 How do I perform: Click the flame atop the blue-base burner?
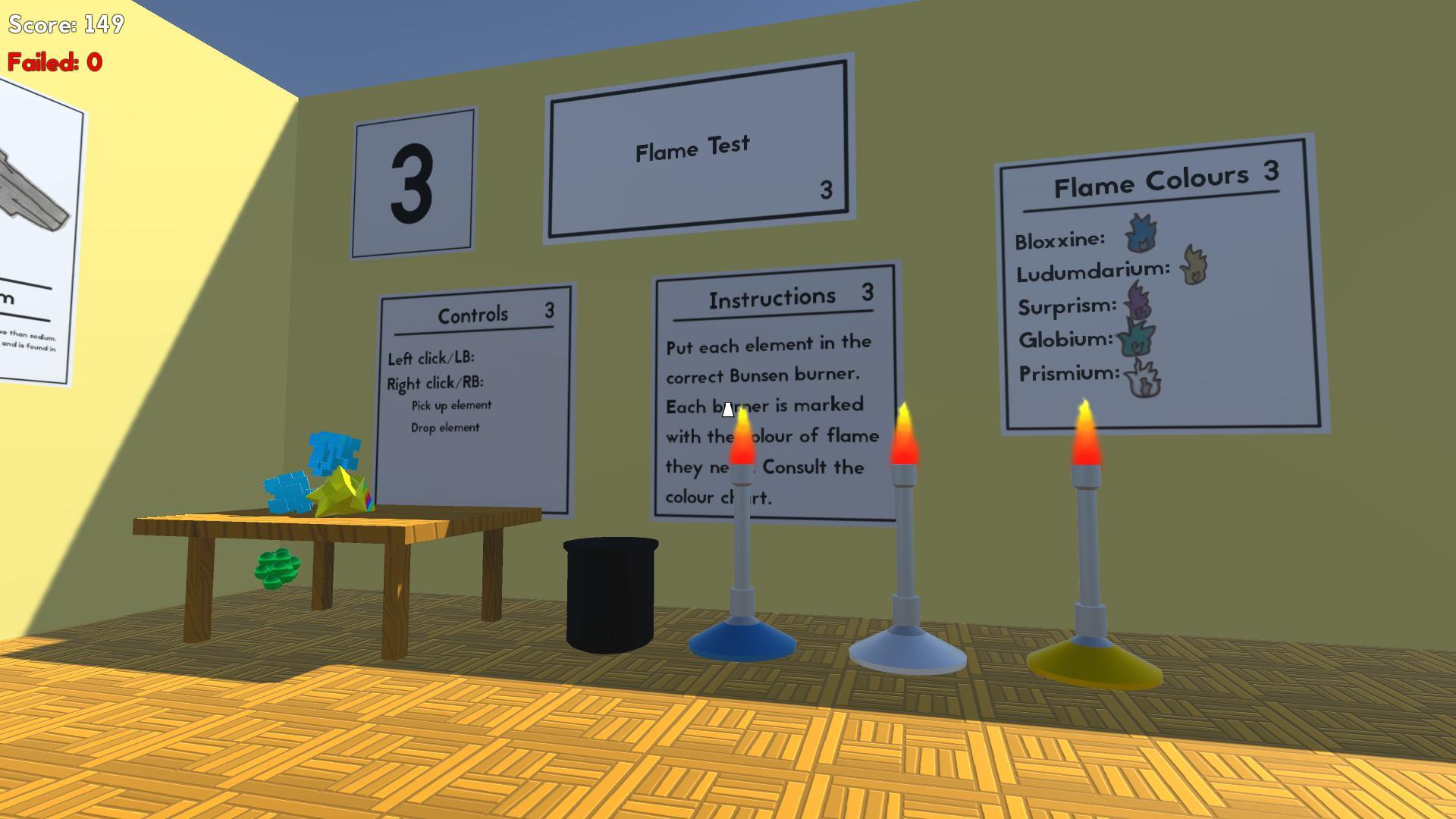tap(741, 440)
